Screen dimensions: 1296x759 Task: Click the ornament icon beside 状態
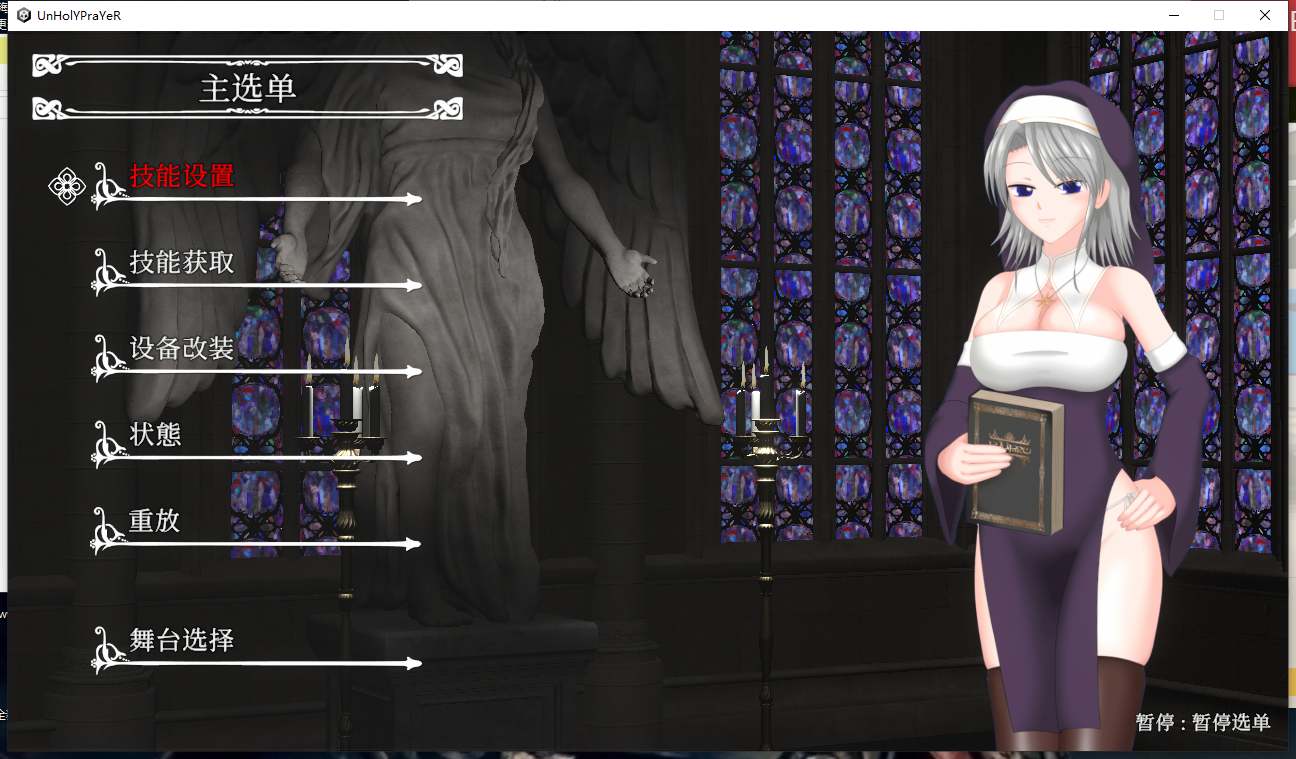pyautogui.click(x=104, y=446)
